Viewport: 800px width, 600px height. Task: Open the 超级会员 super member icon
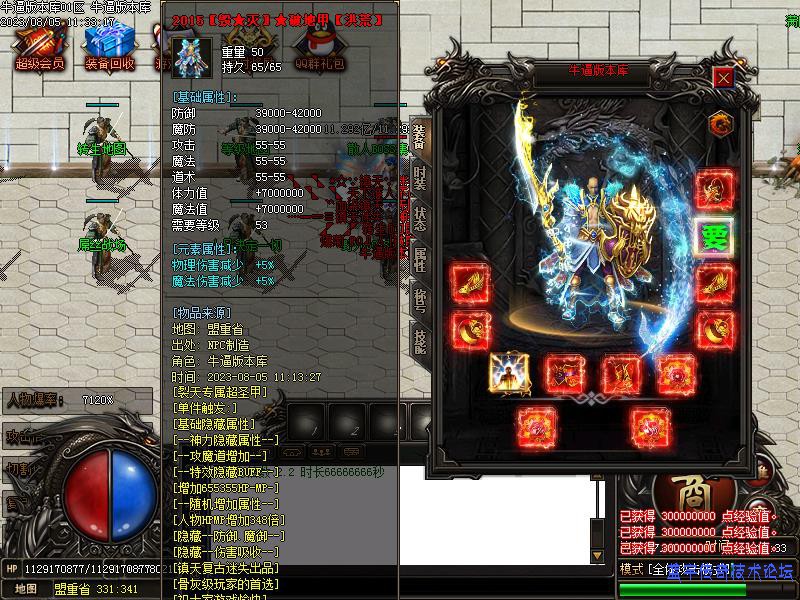pyautogui.click(x=39, y=43)
